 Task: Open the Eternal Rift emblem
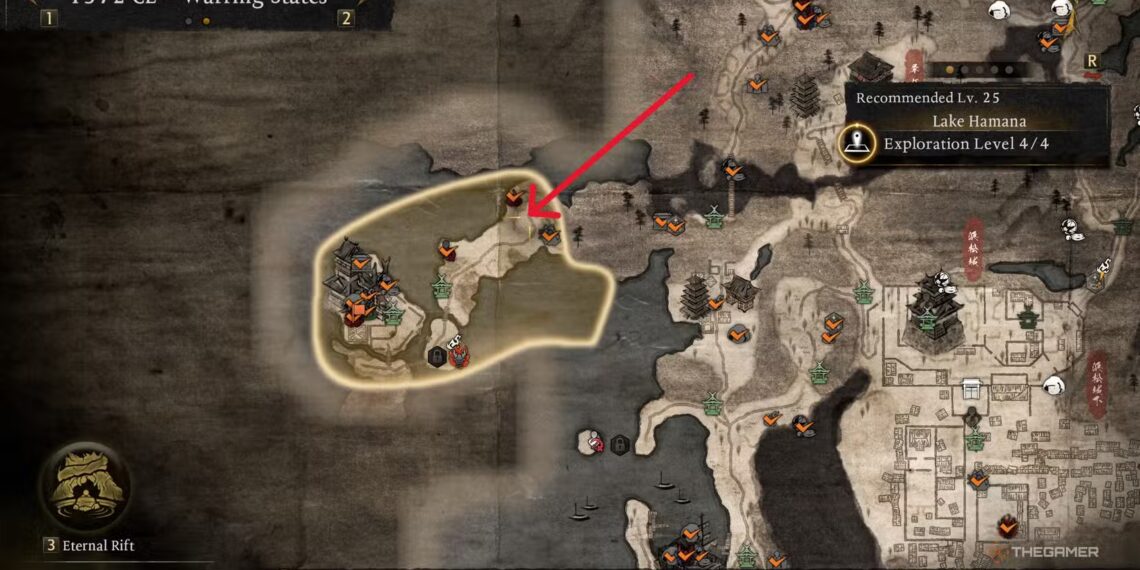[84, 487]
